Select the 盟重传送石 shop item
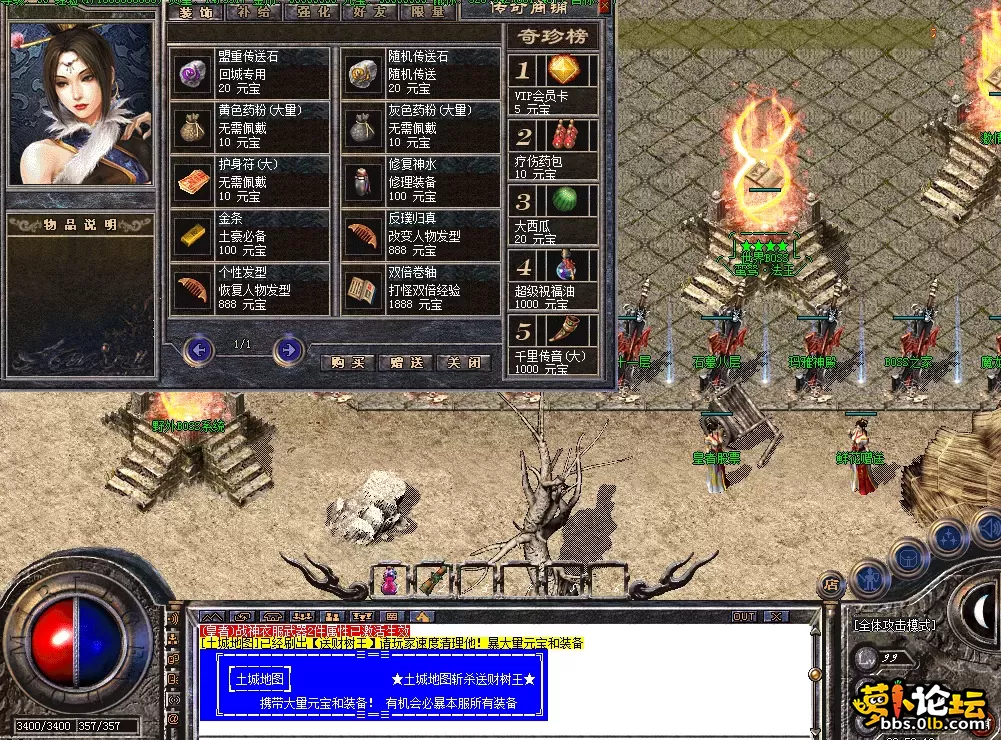Screen dimensions: 1001x740 point(249,73)
